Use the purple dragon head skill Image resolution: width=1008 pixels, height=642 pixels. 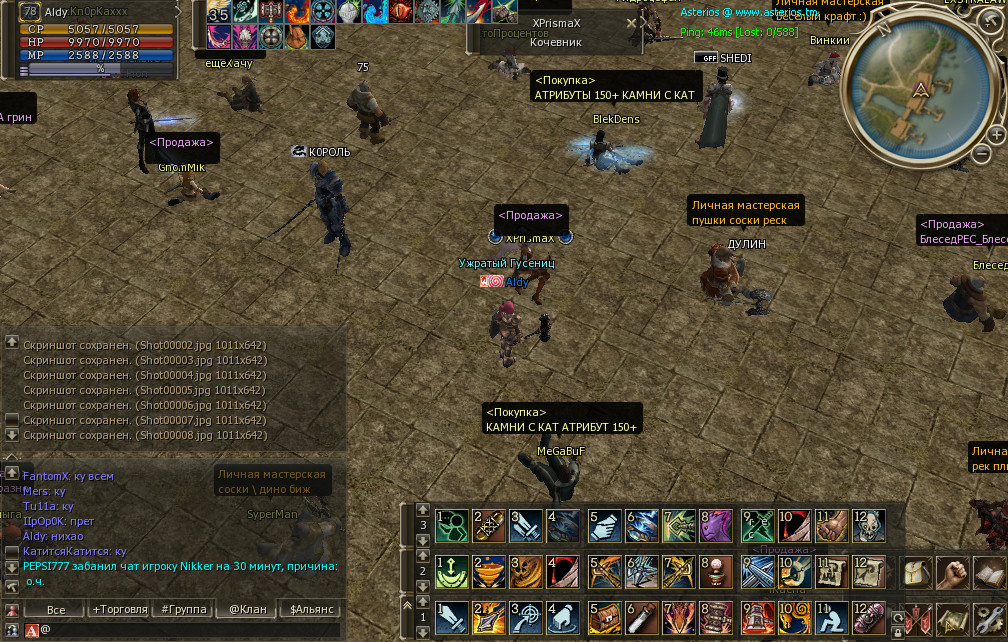coord(718,525)
